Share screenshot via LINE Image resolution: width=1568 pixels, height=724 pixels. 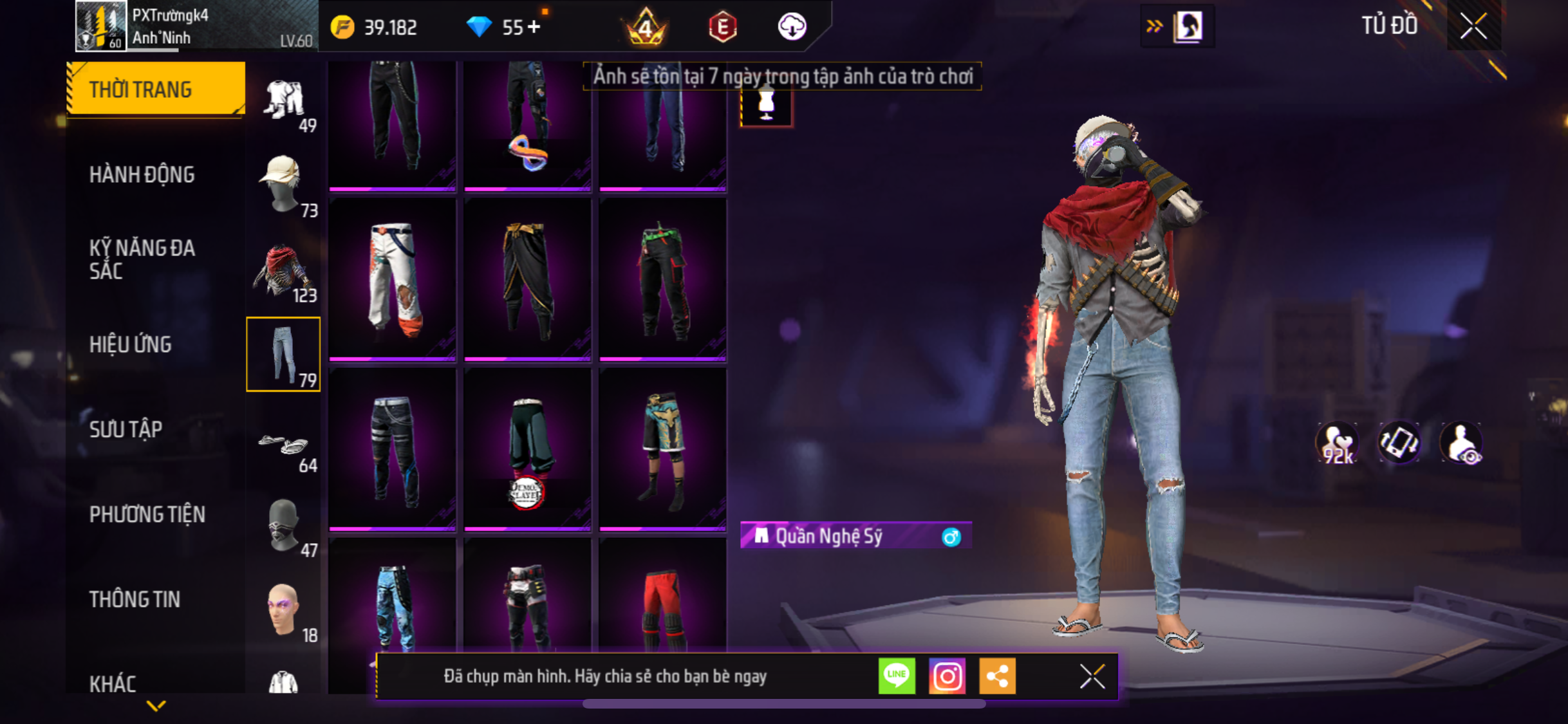[897, 676]
